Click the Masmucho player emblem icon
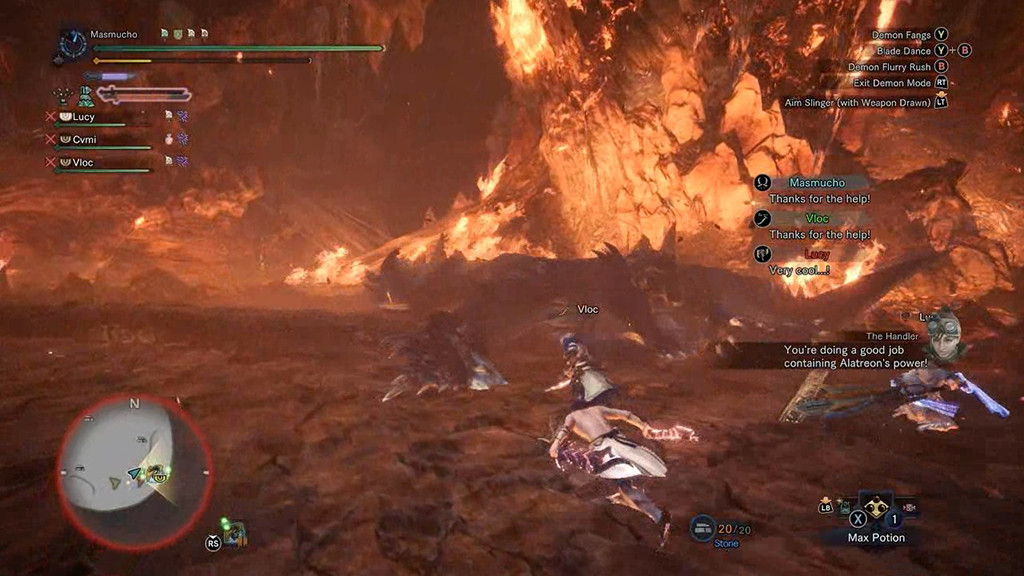Image resolution: width=1024 pixels, height=576 pixels. pos(72,44)
